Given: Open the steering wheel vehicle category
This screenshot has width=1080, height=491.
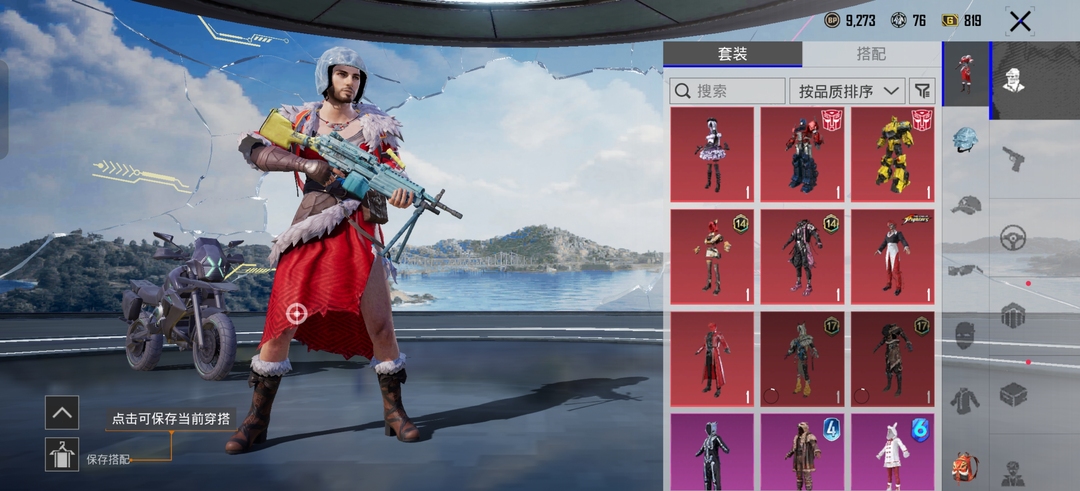Looking at the screenshot, I should [x=1013, y=238].
